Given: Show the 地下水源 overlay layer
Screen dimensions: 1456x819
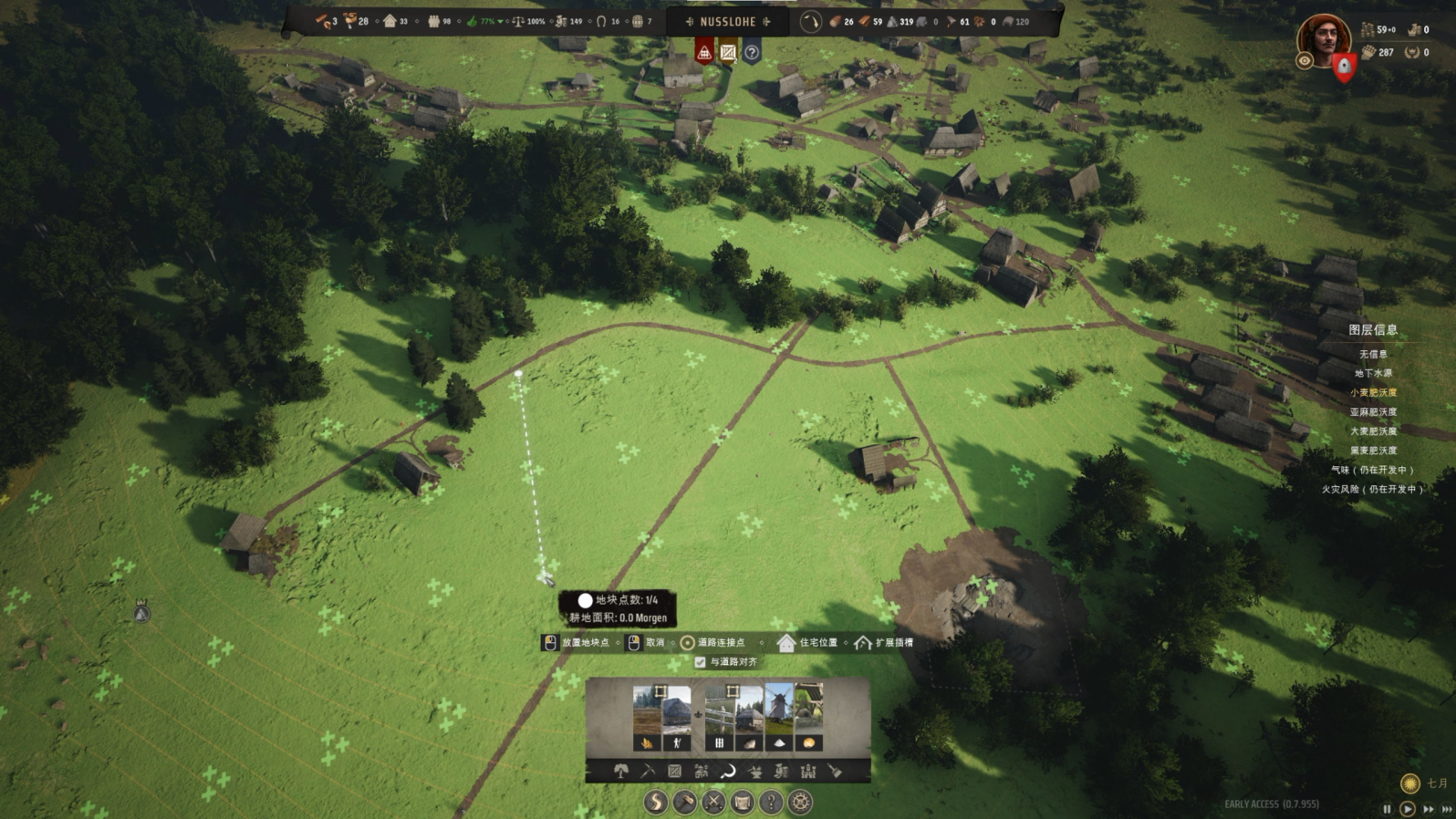Looking at the screenshot, I should pos(1373,373).
